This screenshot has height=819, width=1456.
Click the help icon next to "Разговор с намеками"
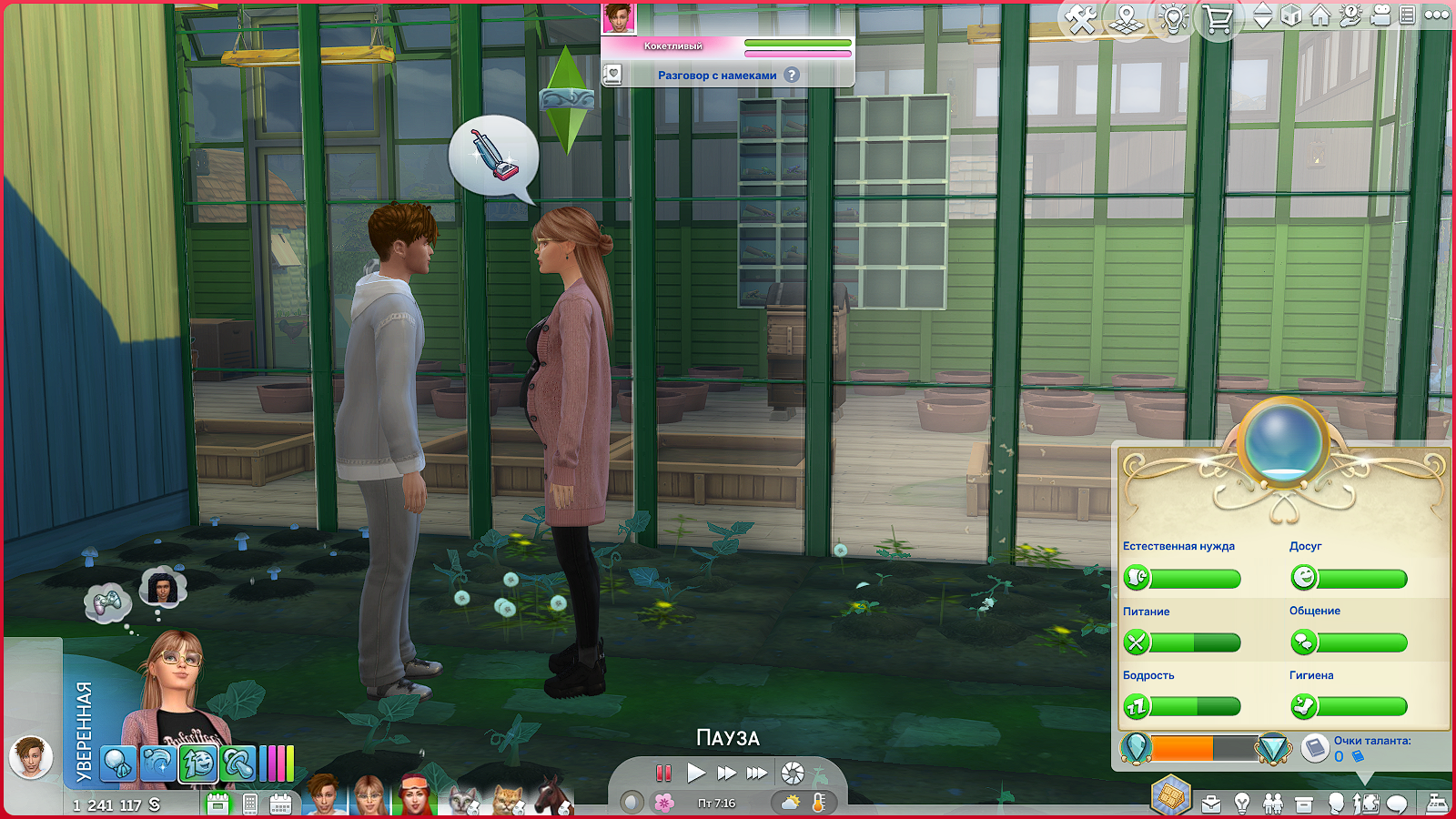tap(792, 76)
